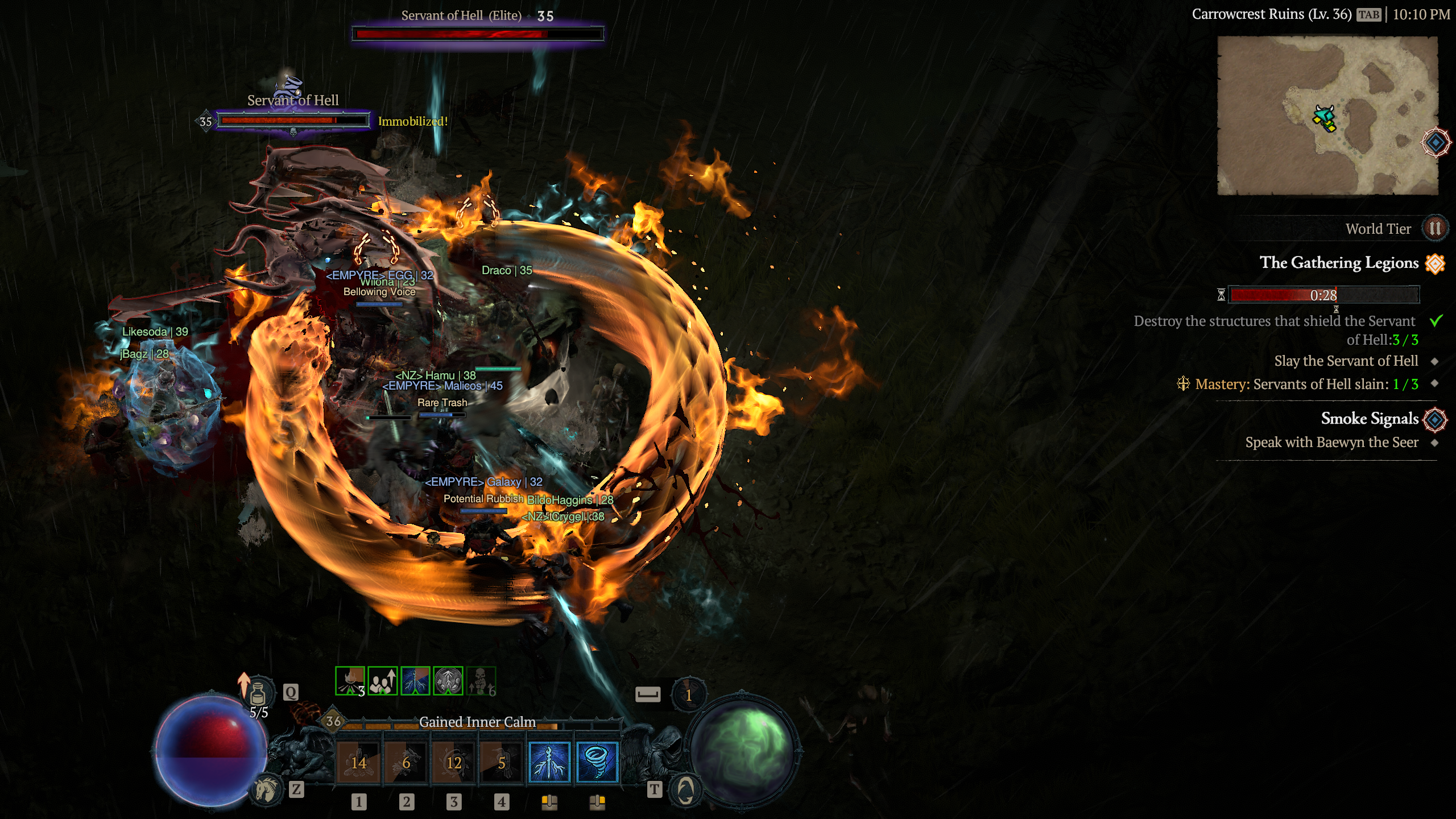Click the blue diamond quest marker beside minimap

pos(1435,142)
